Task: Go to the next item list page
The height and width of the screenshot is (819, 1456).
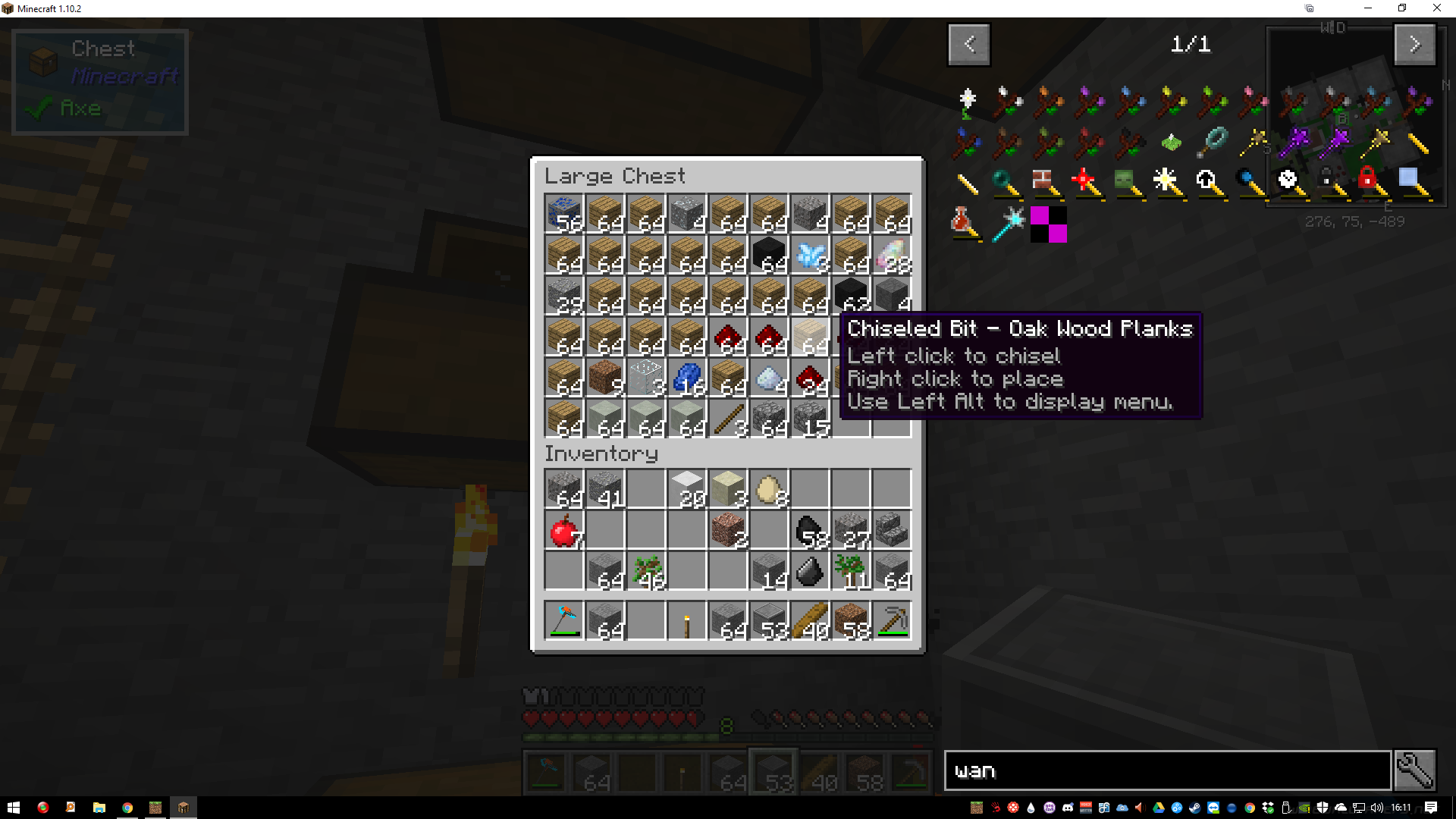Action: coord(1414,44)
